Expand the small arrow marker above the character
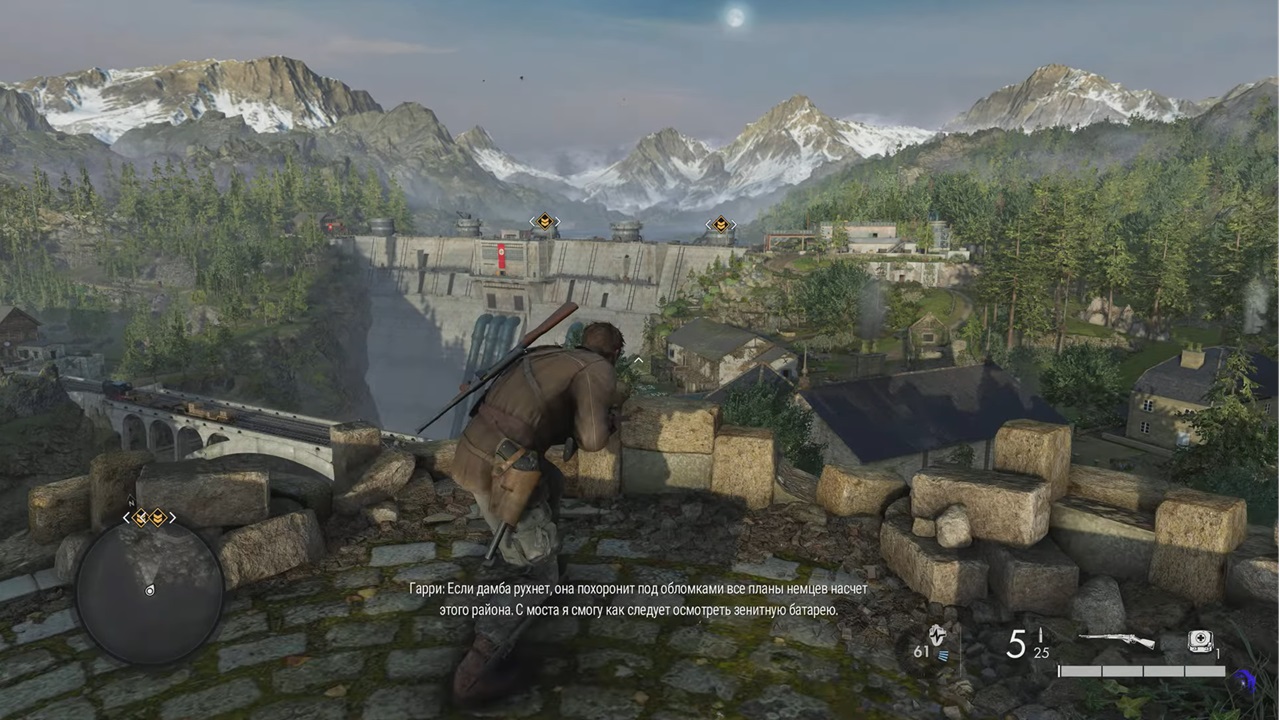This screenshot has width=1280, height=720. pos(637,361)
